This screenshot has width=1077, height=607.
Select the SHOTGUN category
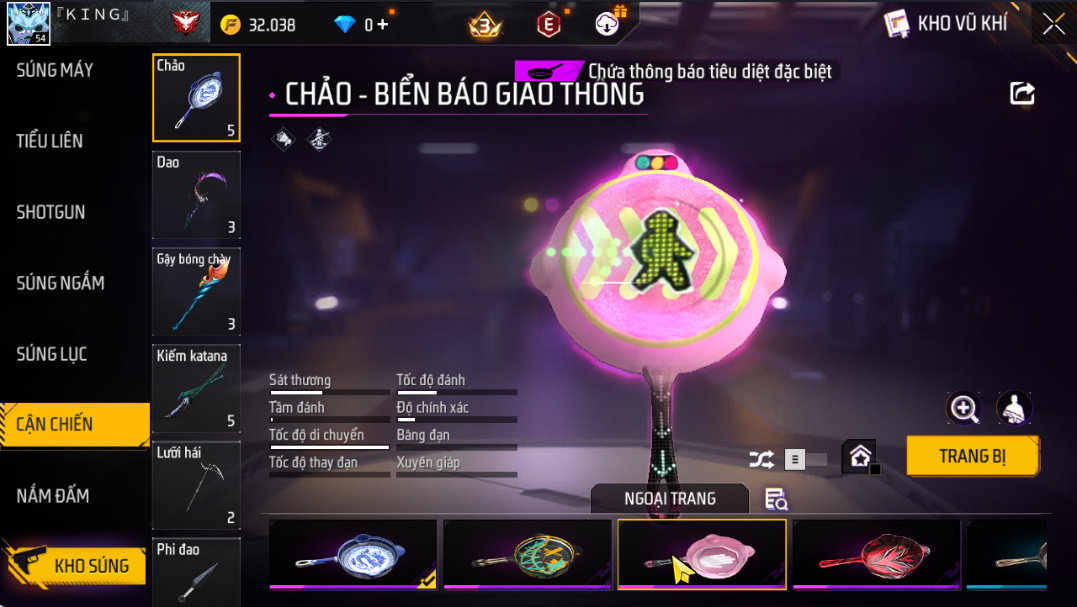pyautogui.click(x=51, y=212)
